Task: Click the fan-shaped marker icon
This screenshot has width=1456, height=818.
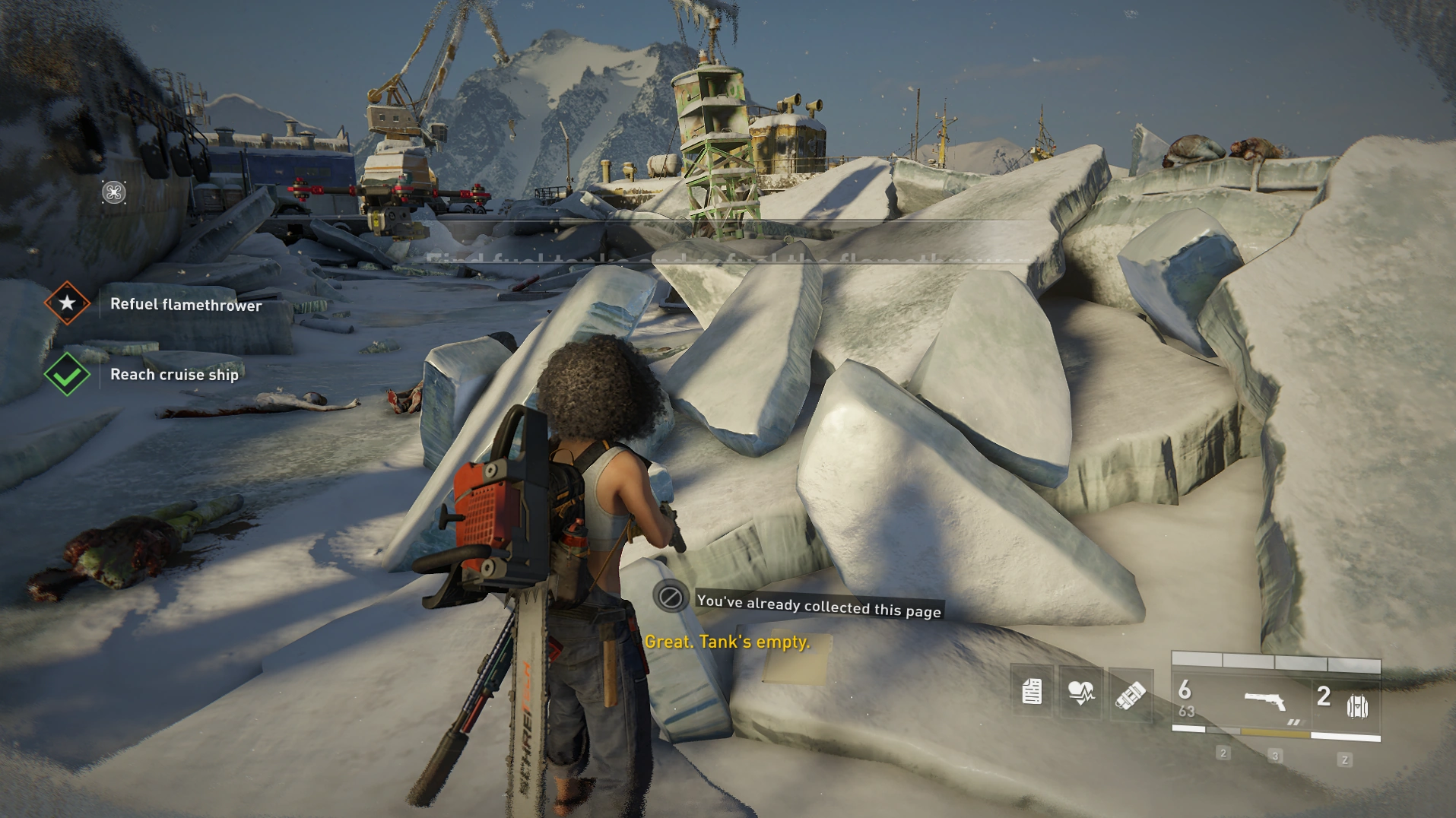Action: (114, 192)
